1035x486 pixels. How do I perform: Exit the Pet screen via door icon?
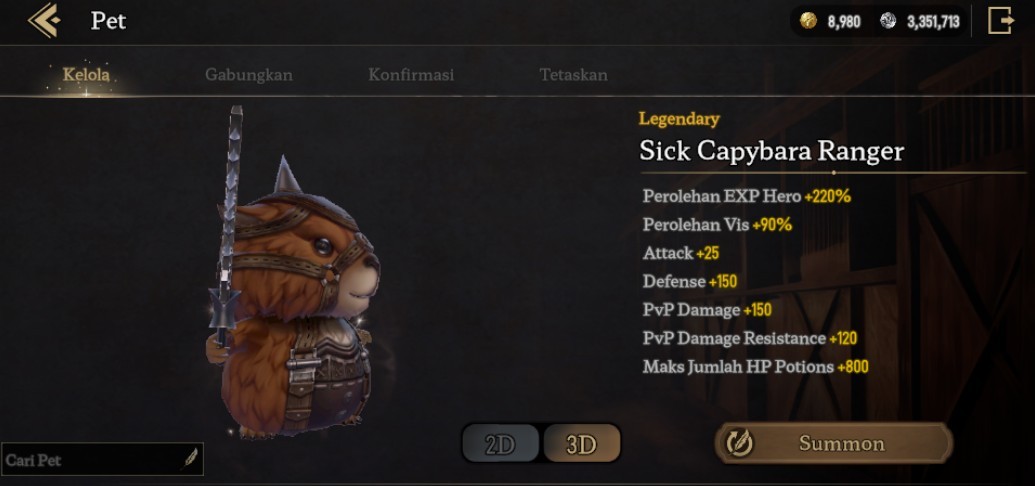click(x=1001, y=21)
